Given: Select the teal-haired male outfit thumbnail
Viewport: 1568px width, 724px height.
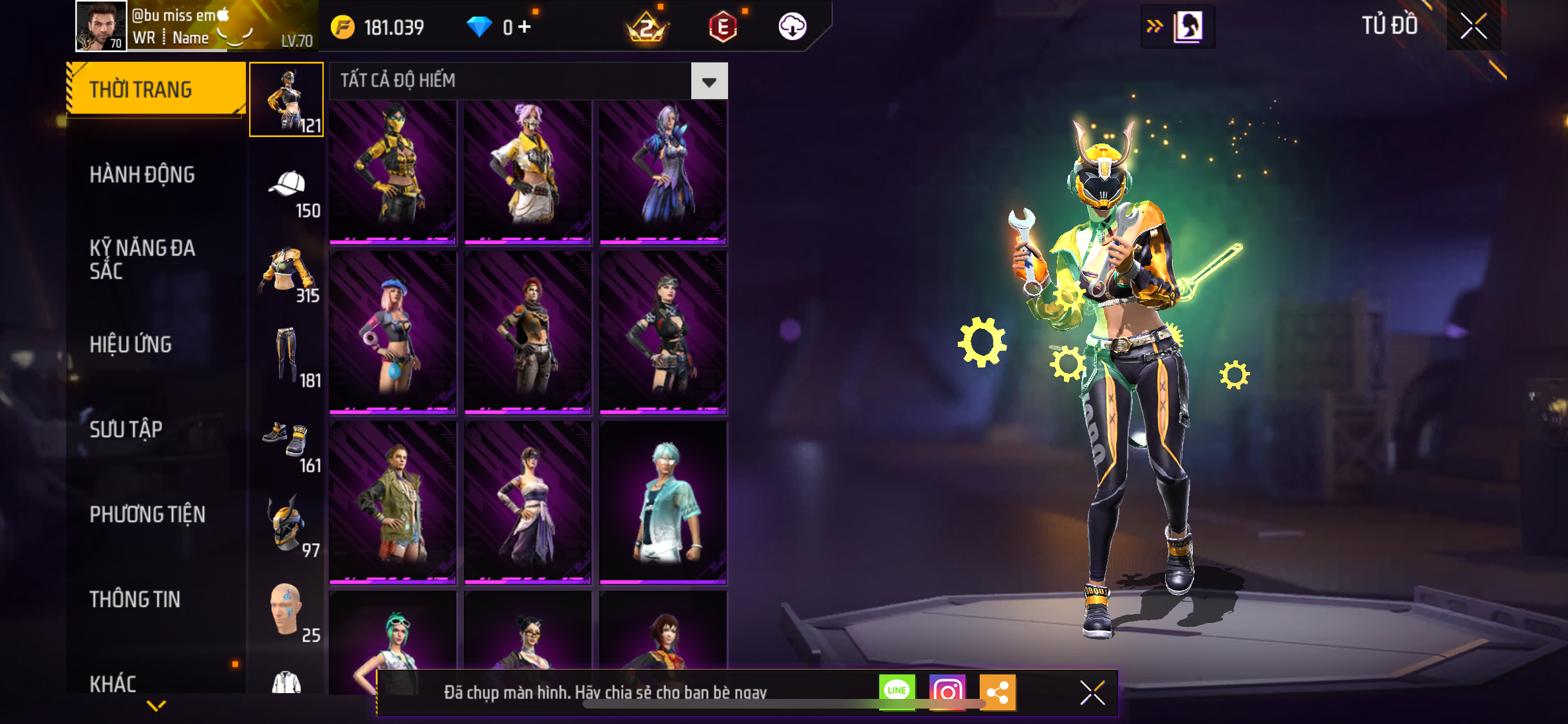Looking at the screenshot, I should coord(663,503).
